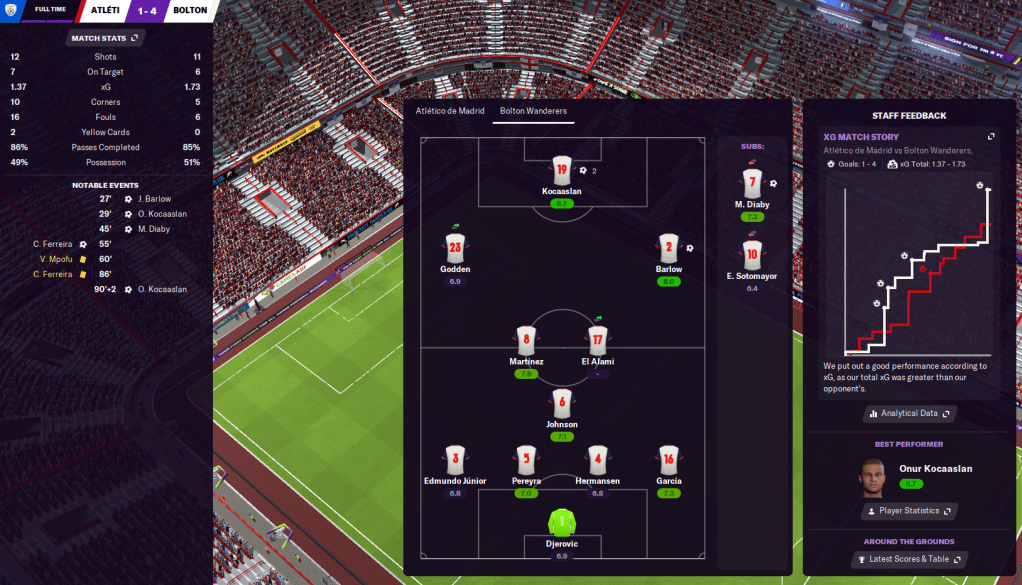1022x585 pixels.
Task: Click Barlow's number 2 shirt
Action: [x=669, y=248]
